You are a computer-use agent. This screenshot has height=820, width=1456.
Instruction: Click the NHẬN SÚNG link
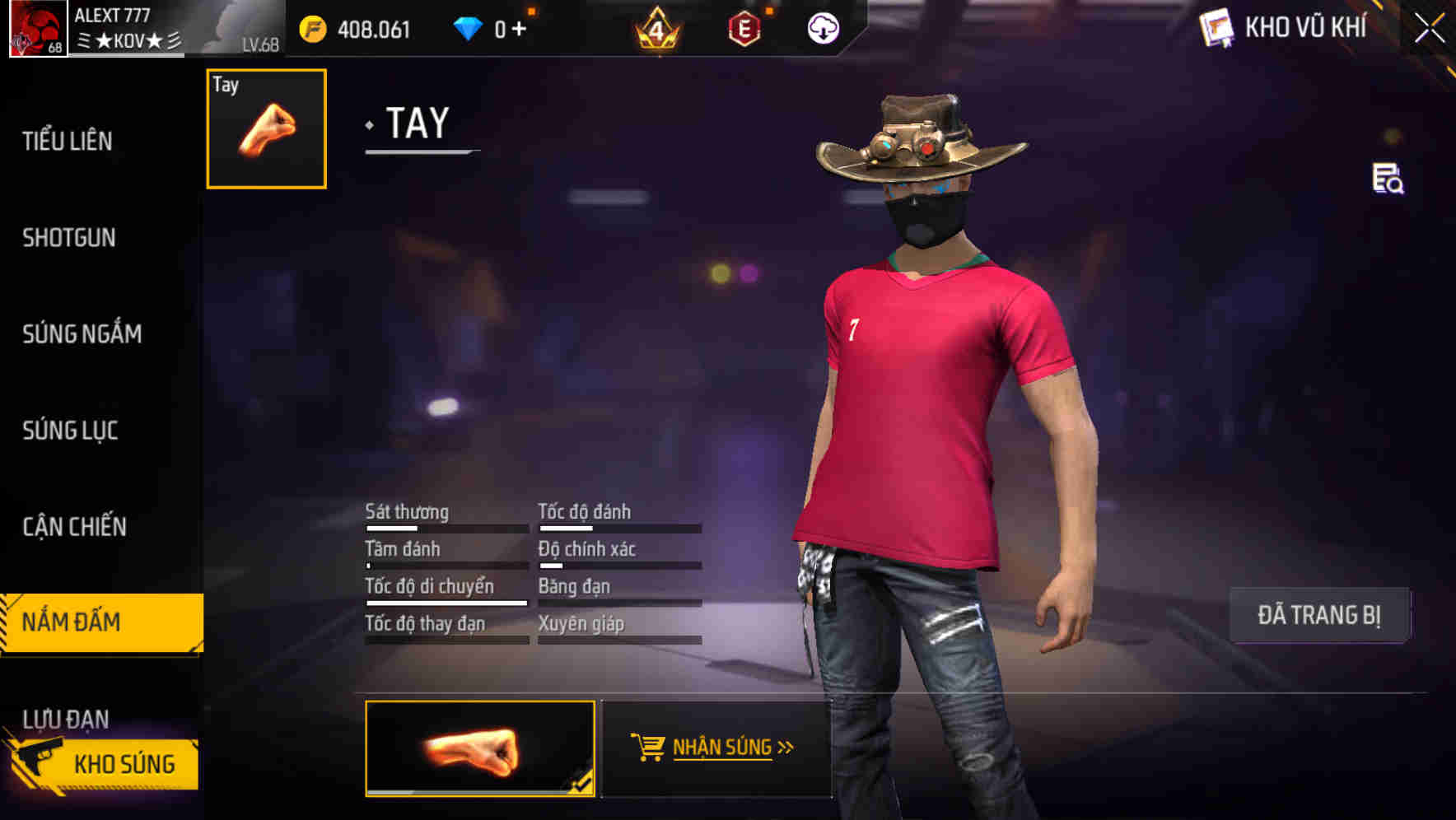723,748
